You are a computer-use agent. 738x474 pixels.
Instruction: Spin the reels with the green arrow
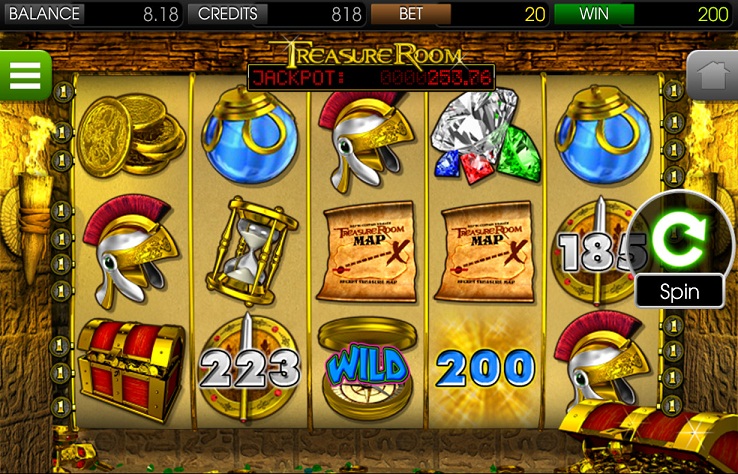click(x=680, y=239)
